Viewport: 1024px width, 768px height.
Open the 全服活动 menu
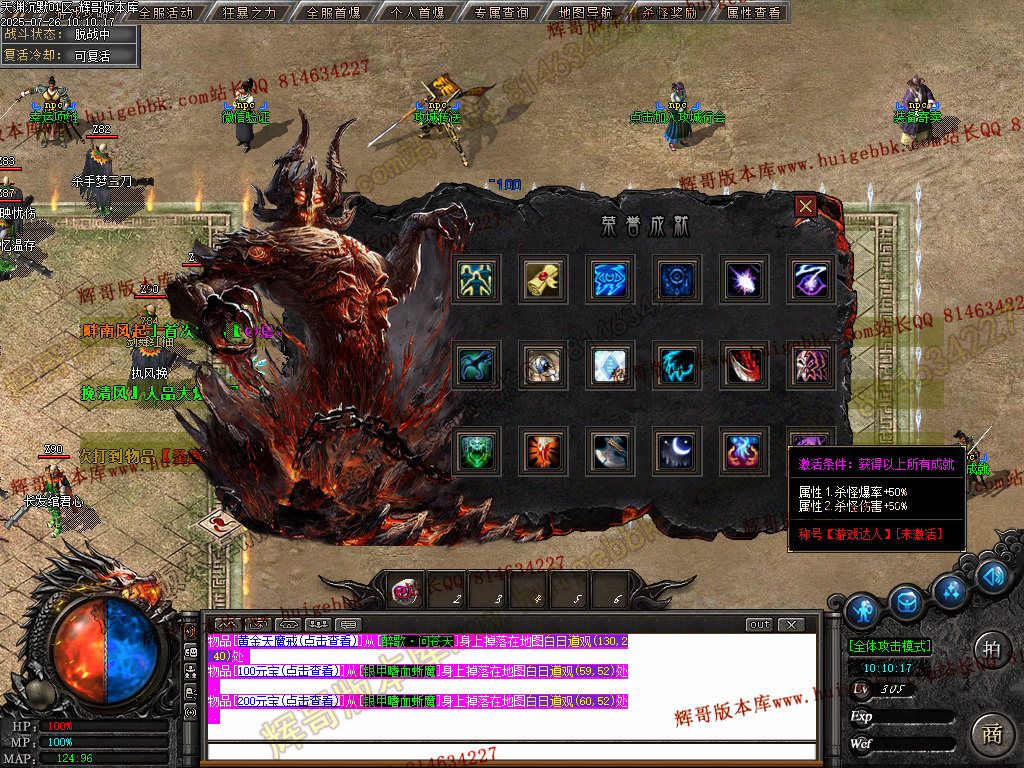(165, 13)
